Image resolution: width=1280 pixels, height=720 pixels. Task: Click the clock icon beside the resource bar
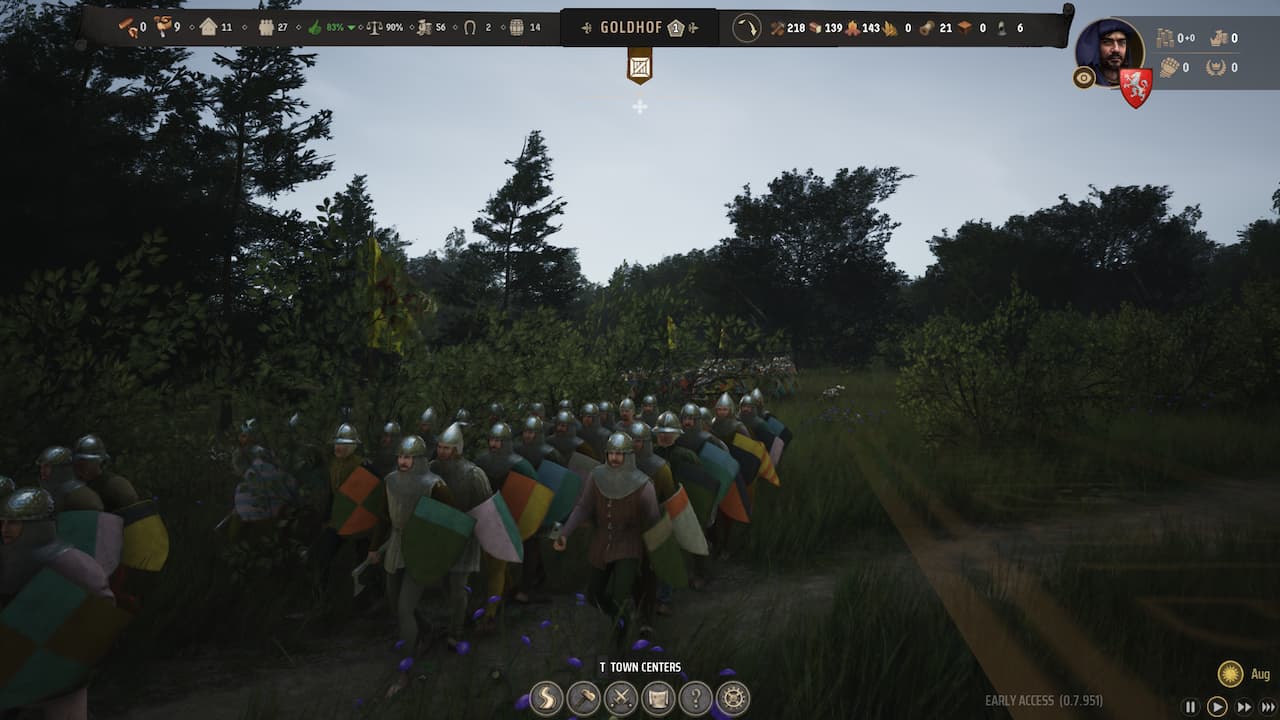coord(748,28)
